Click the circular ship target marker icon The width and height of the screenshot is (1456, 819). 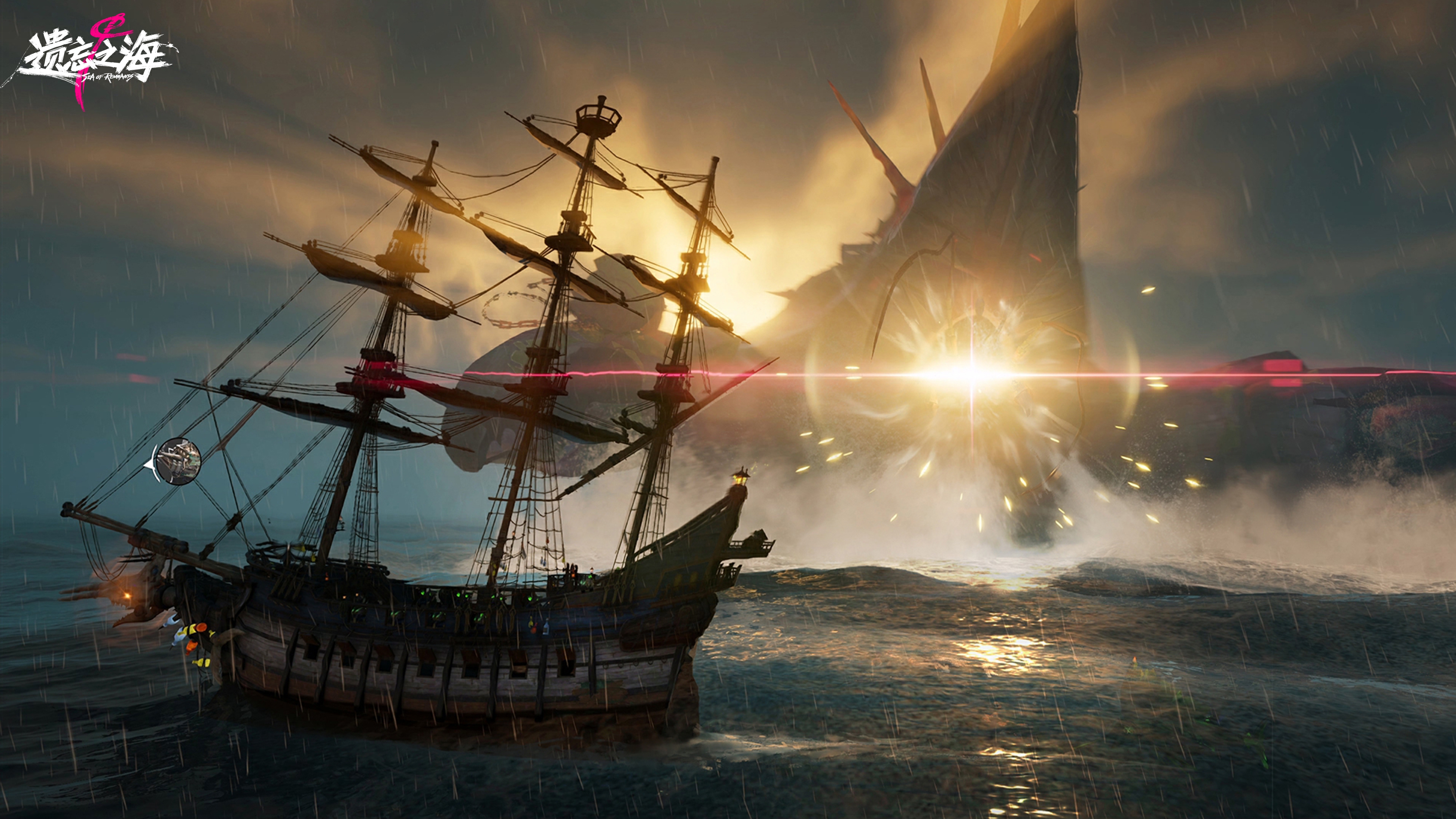pyautogui.click(x=178, y=460)
